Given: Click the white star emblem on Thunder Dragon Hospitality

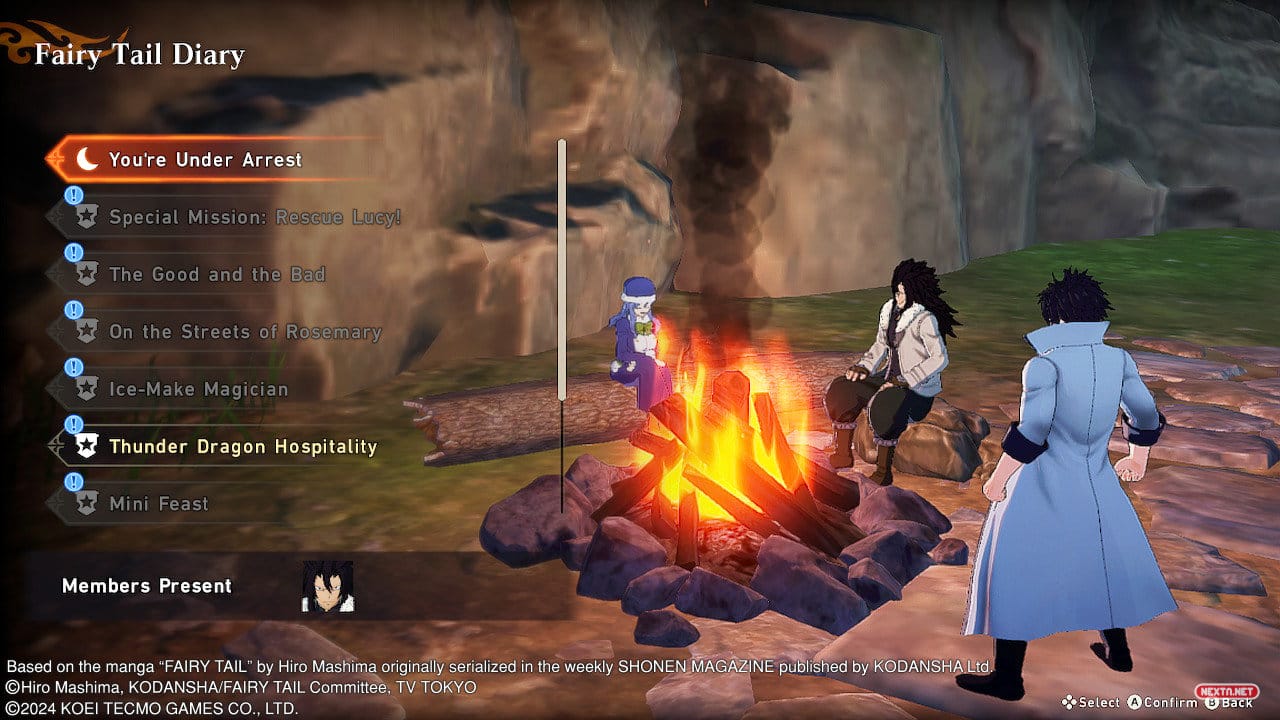Looking at the screenshot, I should [x=87, y=446].
